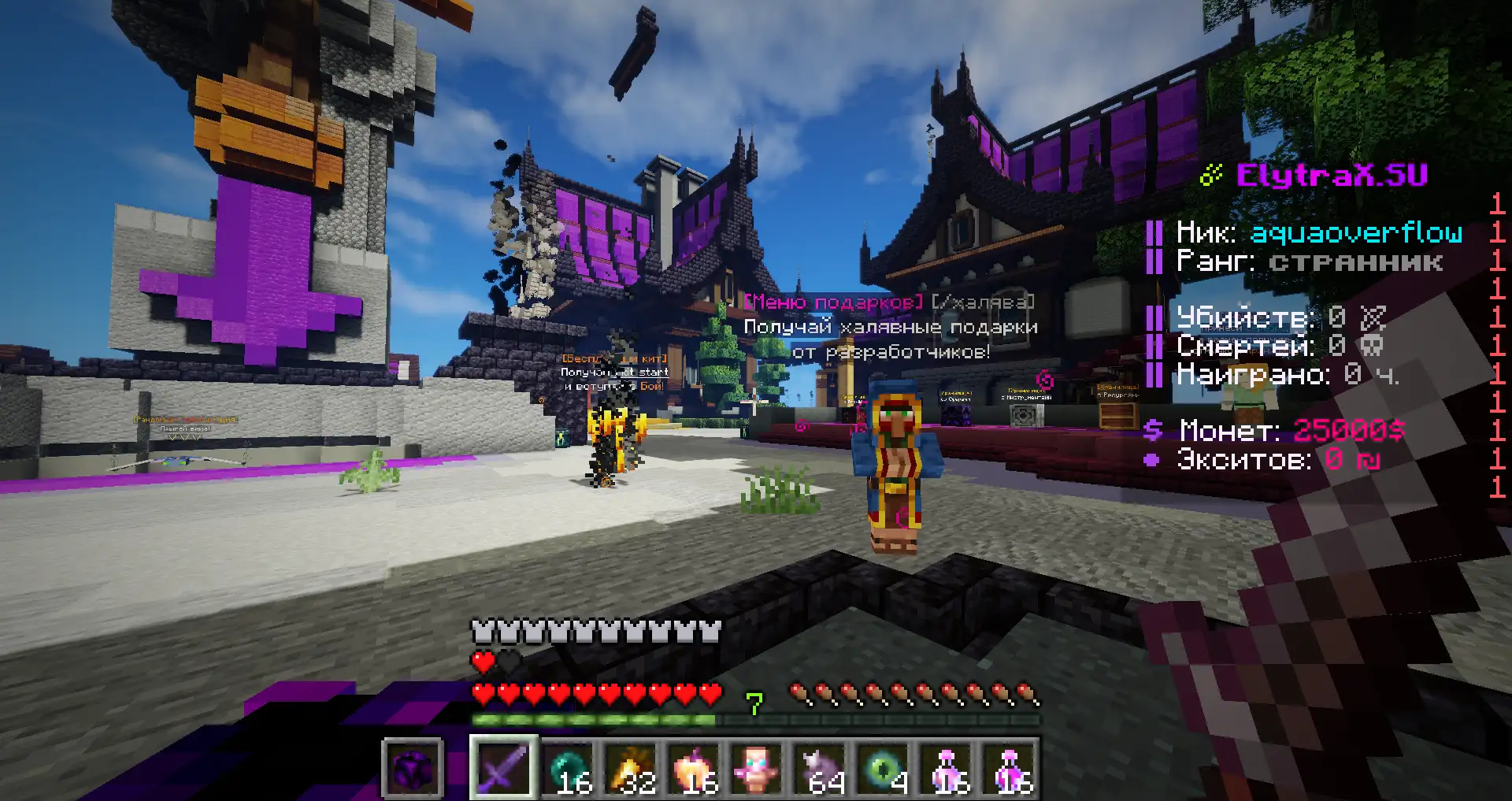1512x801 pixels.
Task: Select the ender pearls hotbar slot
Action: pos(566,767)
